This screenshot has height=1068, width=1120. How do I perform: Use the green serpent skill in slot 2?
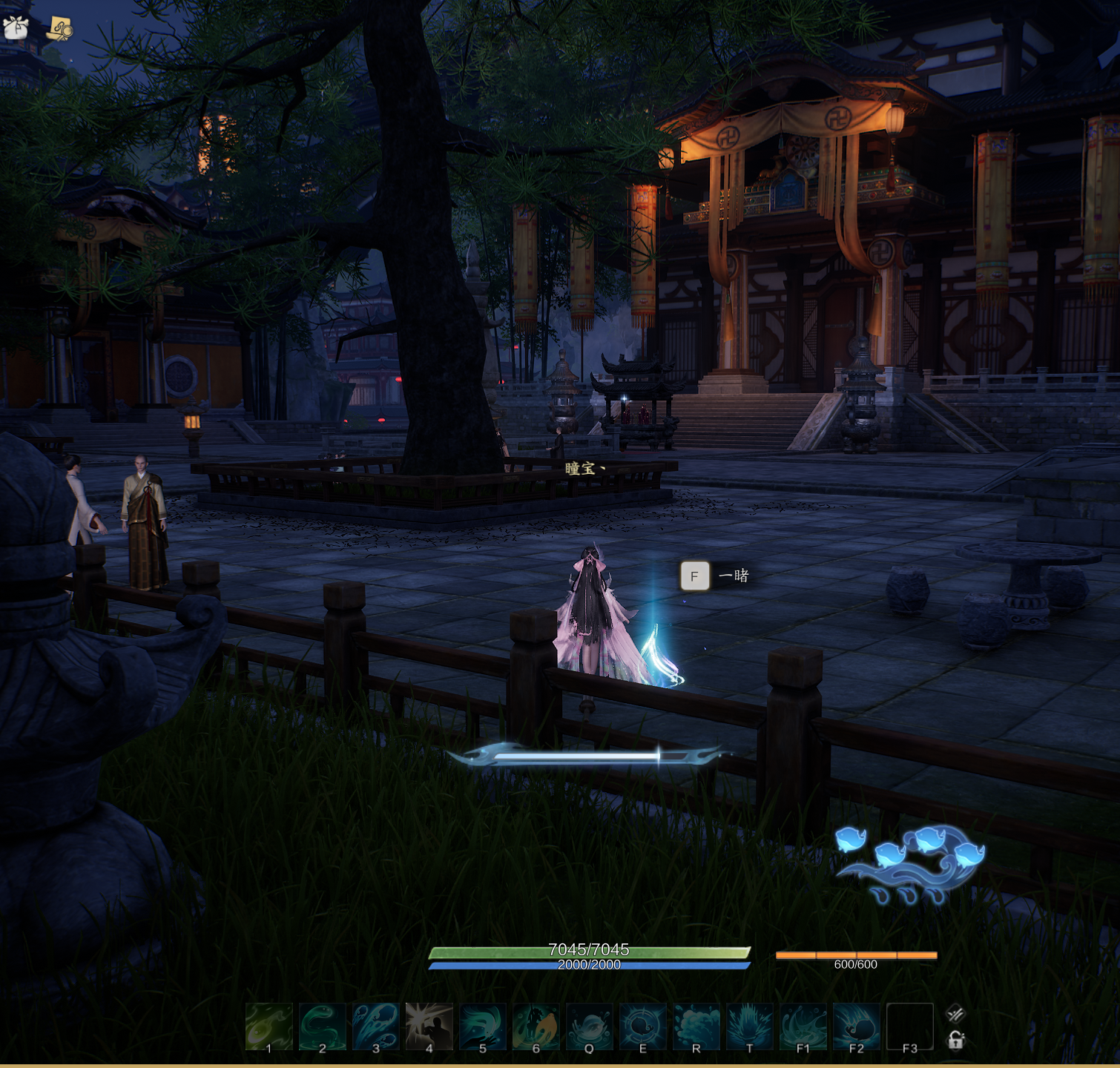[323, 1026]
